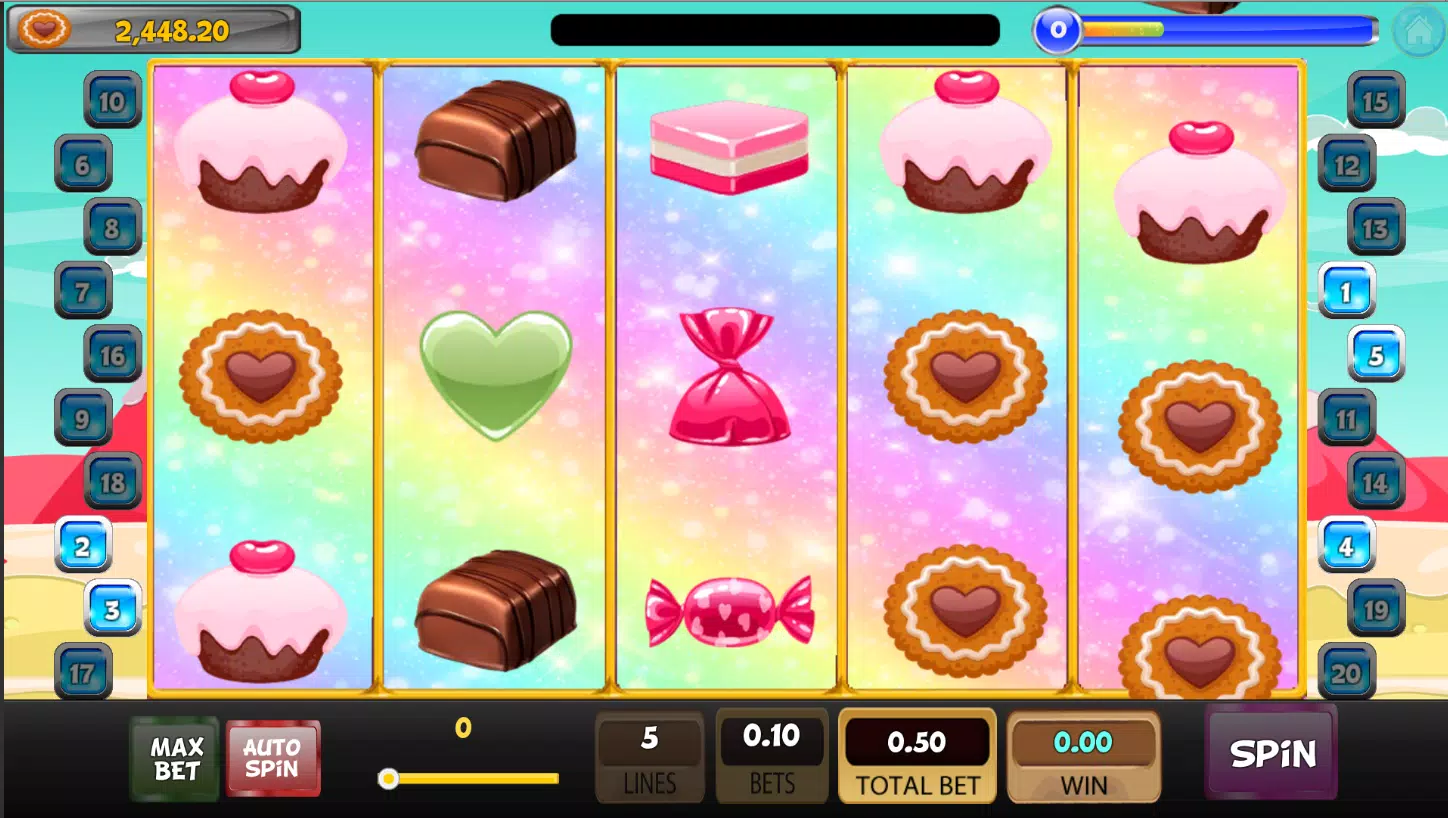Select payline number 17
Image resolution: width=1448 pixels, height=818 pixels.
tap(83, 673)
